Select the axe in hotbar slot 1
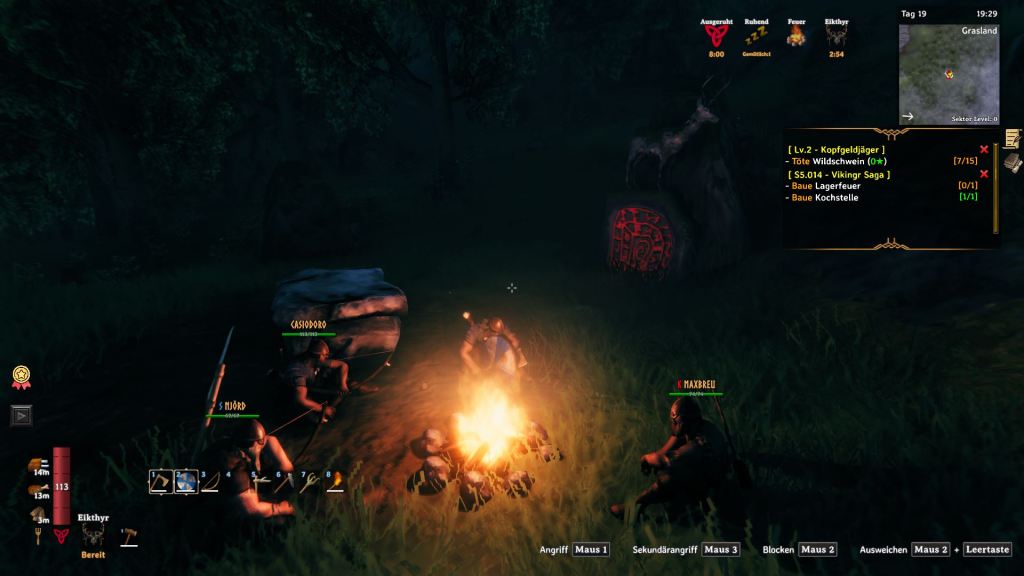Viewport: 1024px width, 576px height. coord(160,482)
